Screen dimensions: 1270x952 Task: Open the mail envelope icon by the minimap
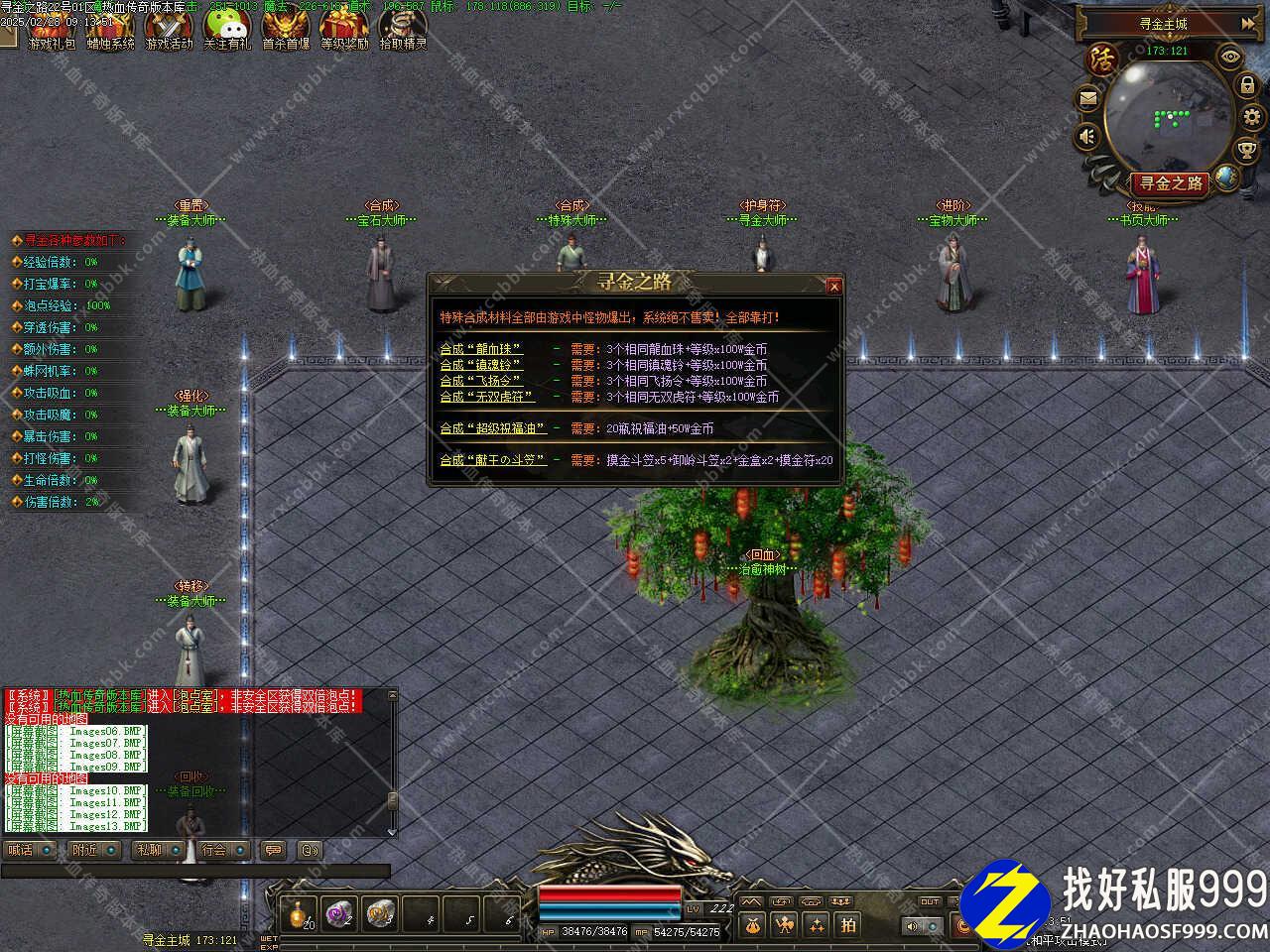pyautogui.click(x=1088, y=98)
